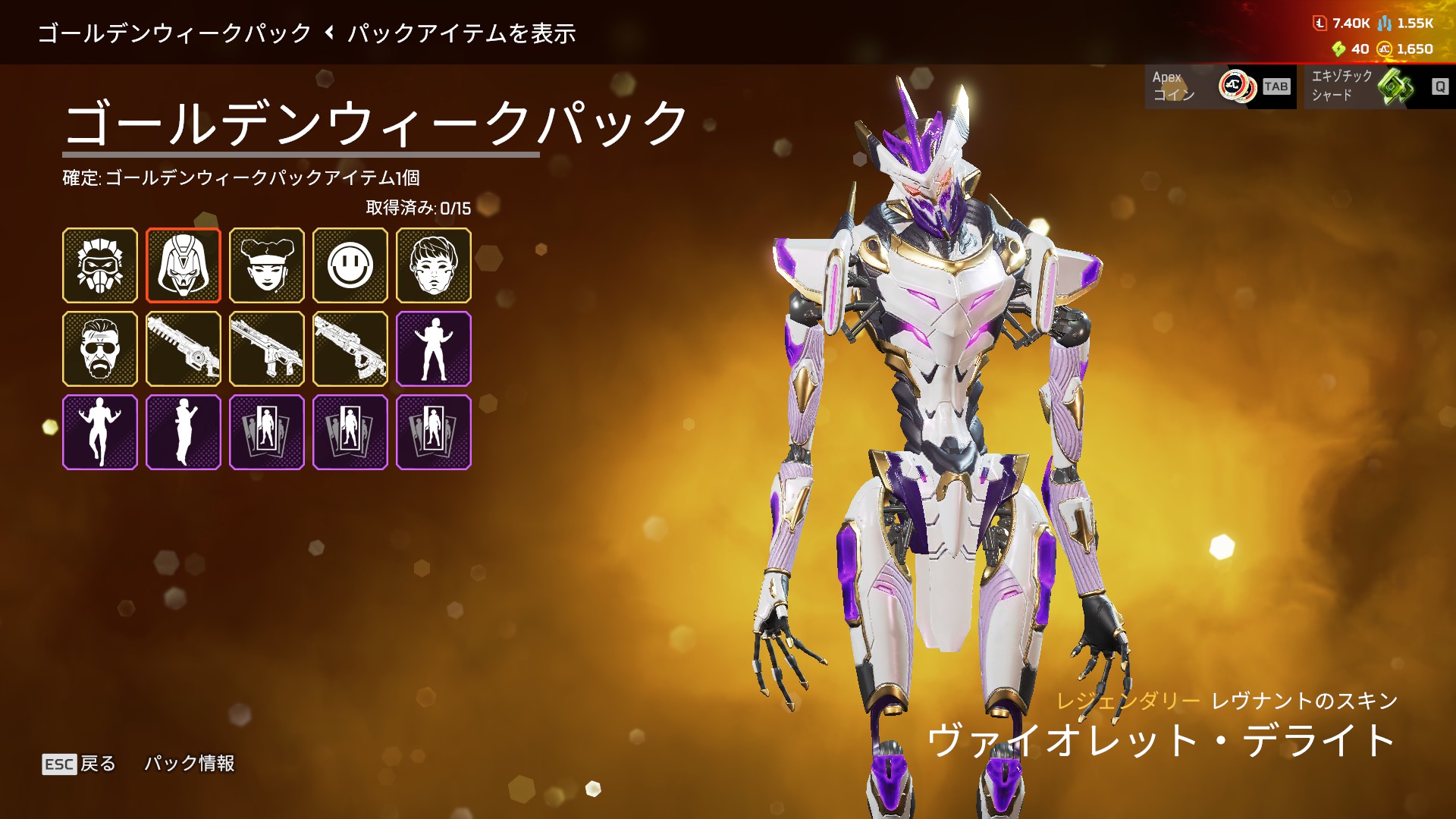Open パック情報 pack information
Screen dimensions: 1456x819
pyautogui.click(x=190, y=763)
